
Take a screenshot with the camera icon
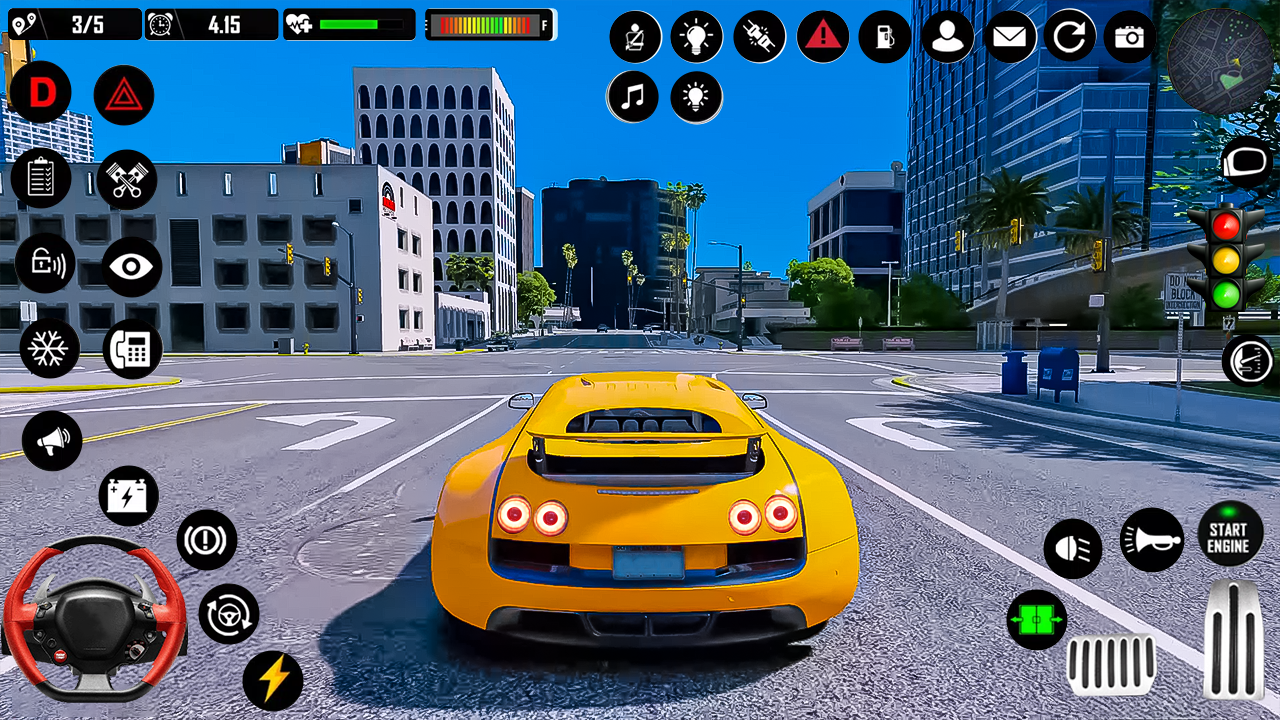coord(1132,37)
